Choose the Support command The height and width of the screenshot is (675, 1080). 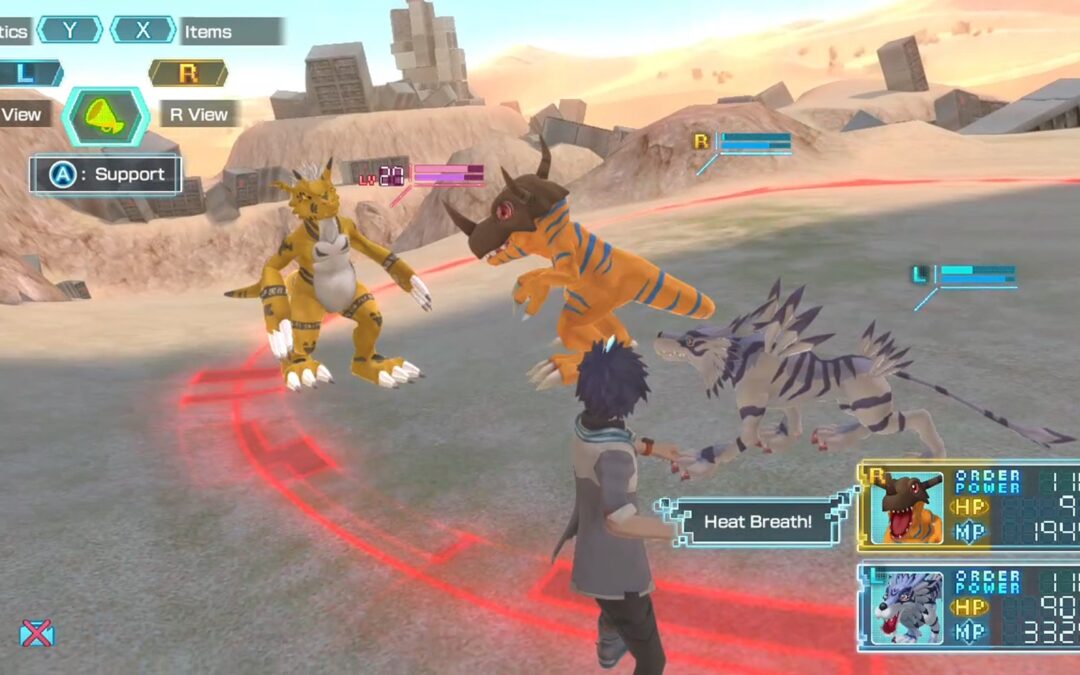[x=107, y=175]
